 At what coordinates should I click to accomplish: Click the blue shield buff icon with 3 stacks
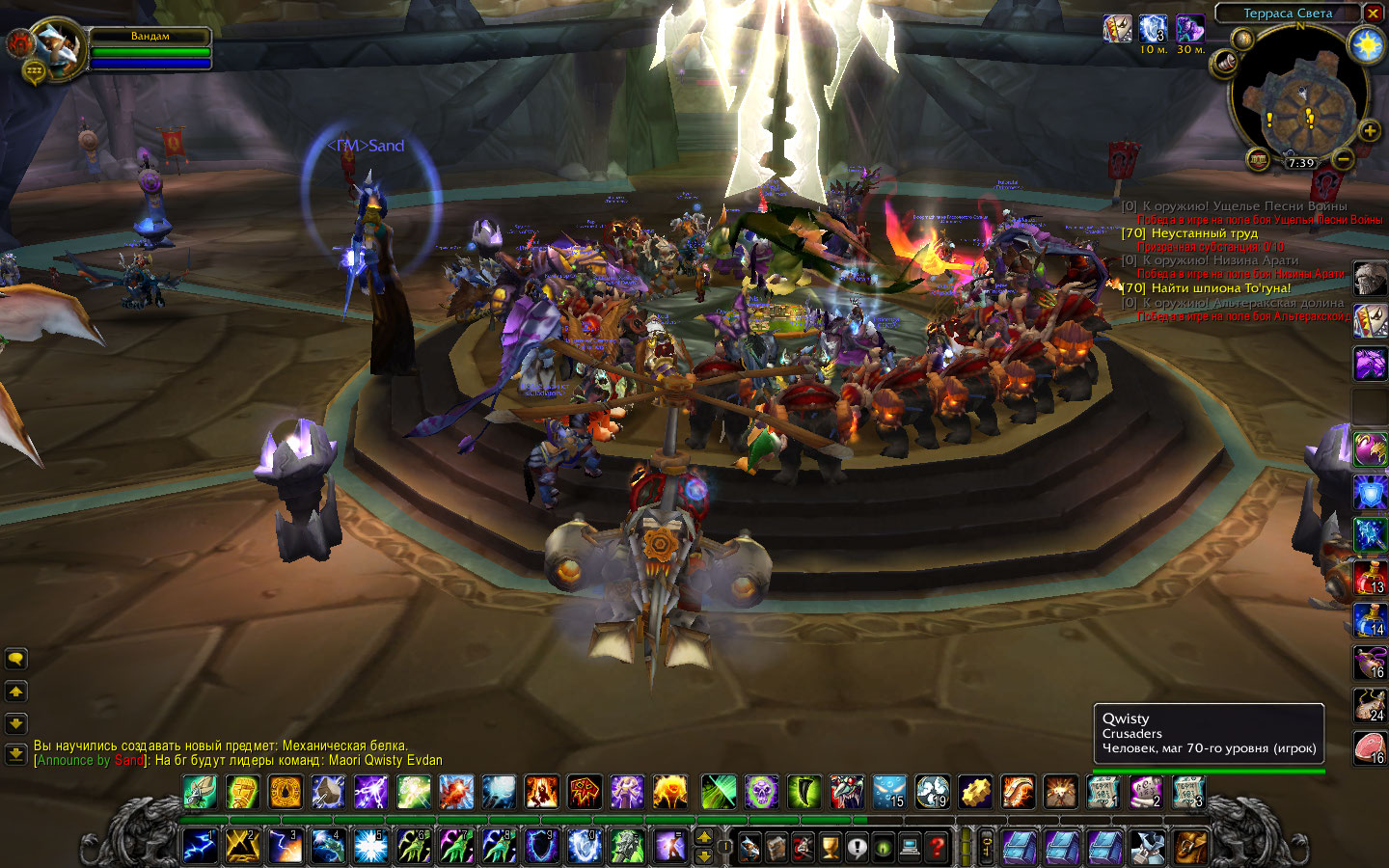tap(1153, 29)
